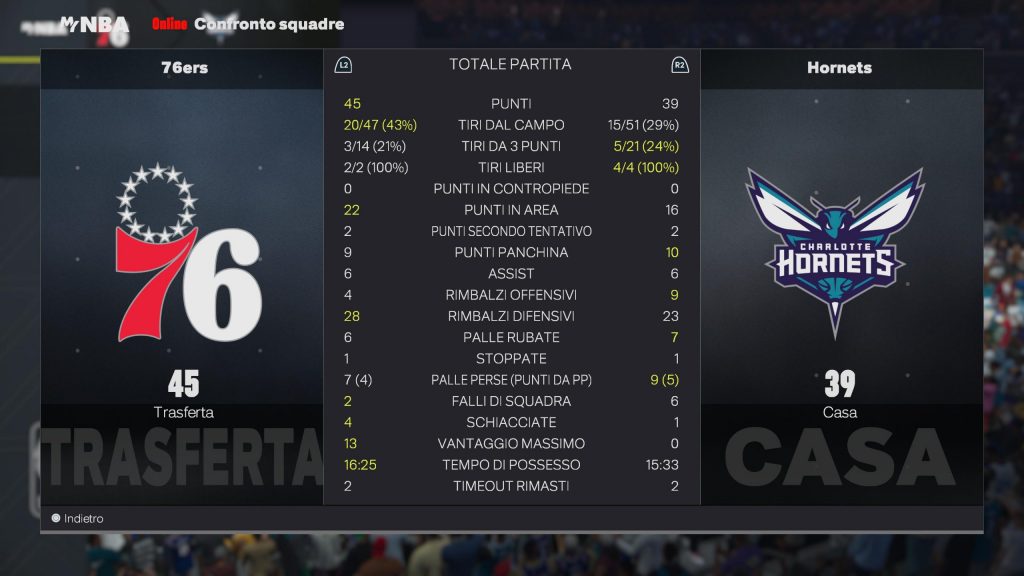Go back with the Indietro button

78,519
